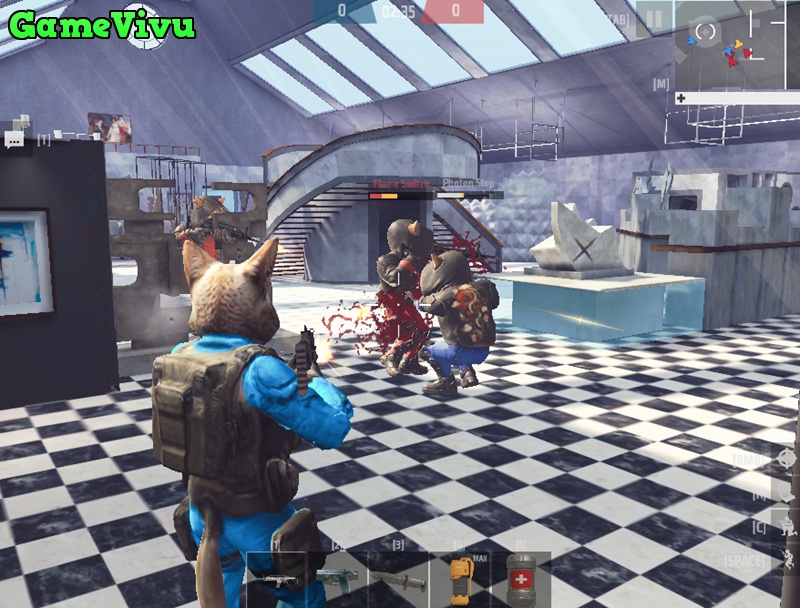The image size is (800, 608).
Task: Open the chat bubble icon
Action: (x=14, y=141)
